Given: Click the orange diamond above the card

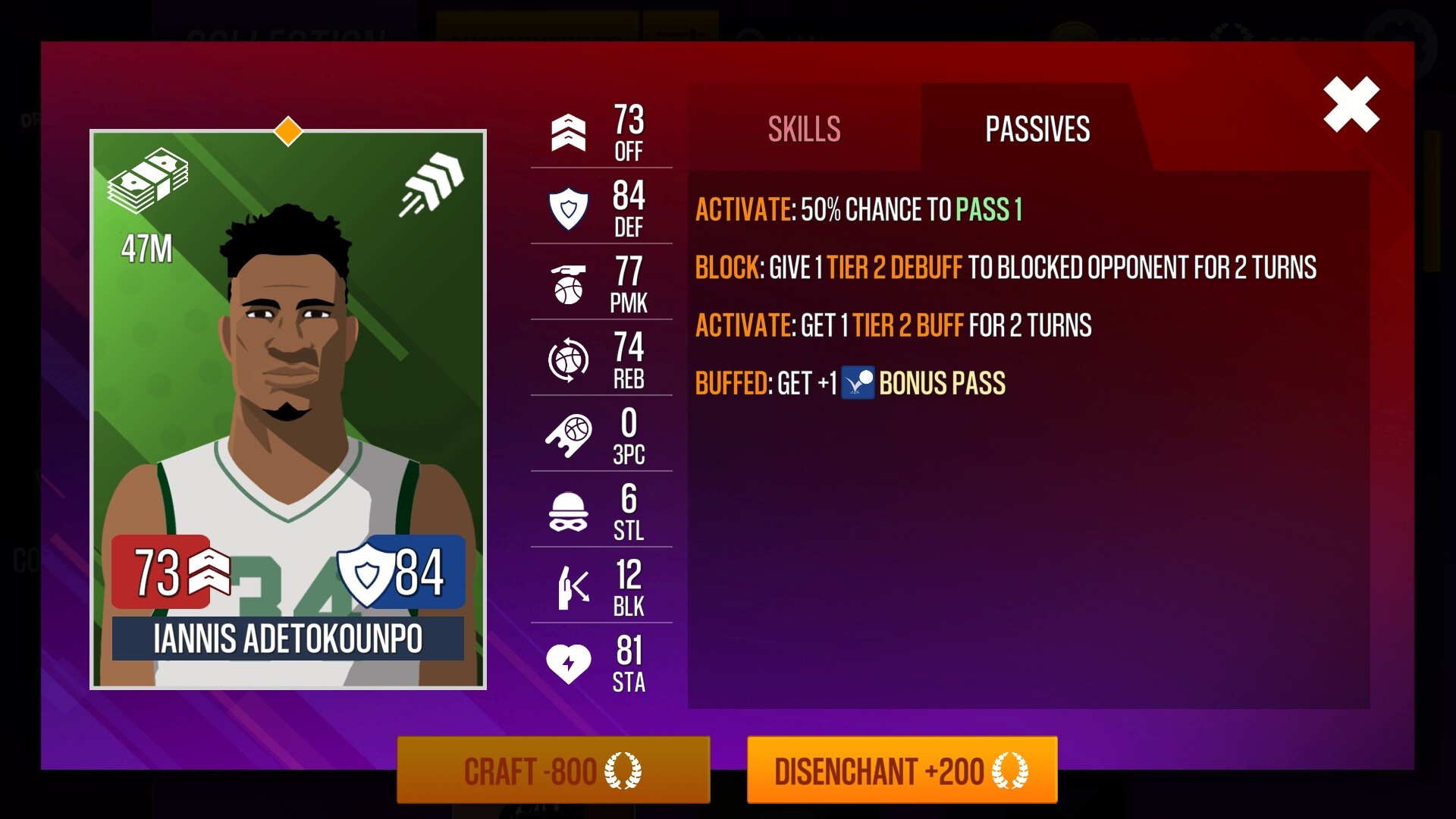Looking at the screenshot, I should [289, 132].
